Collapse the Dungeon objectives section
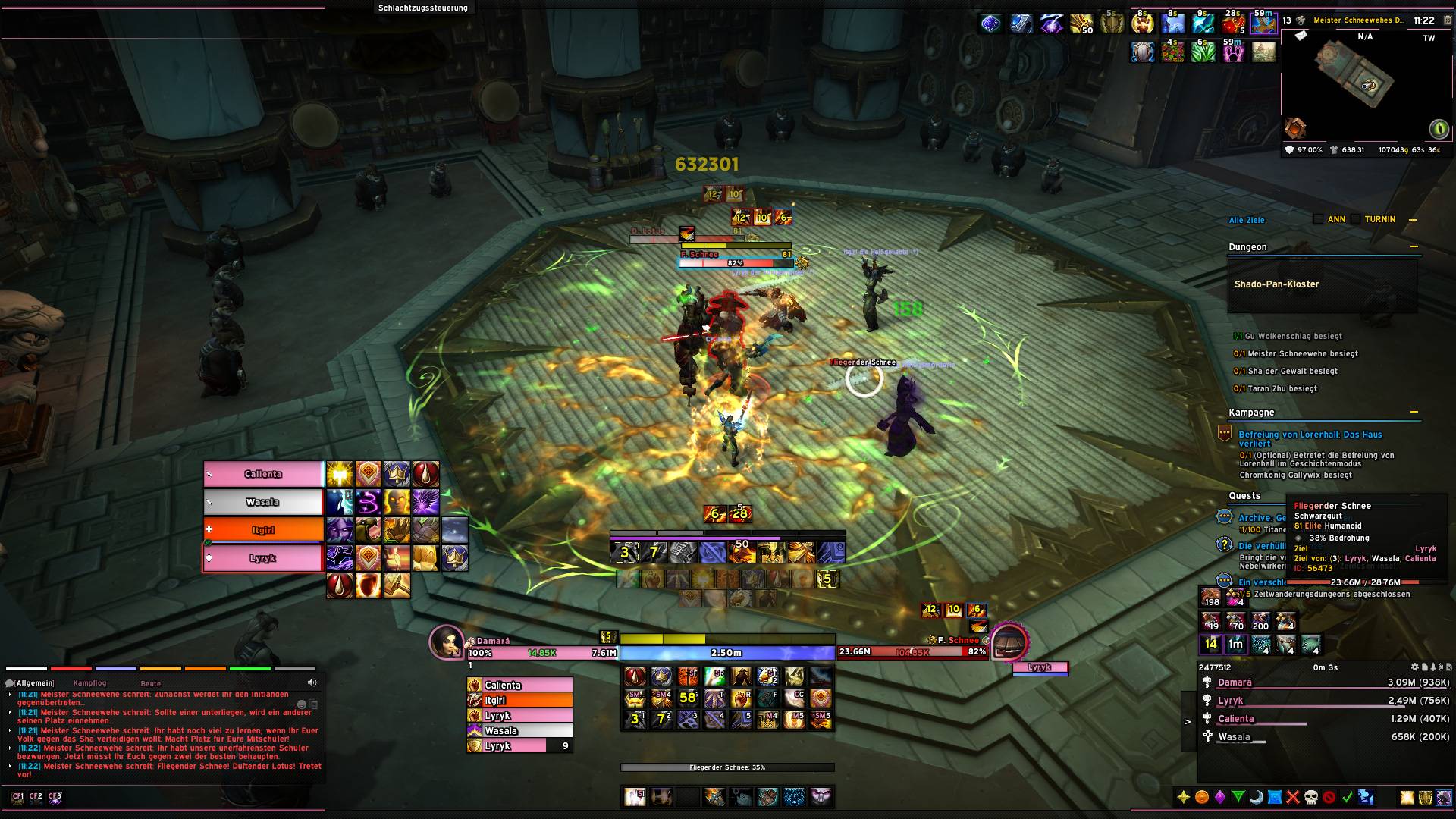This screenshot has width=1456, height=819. [x=1414, y=246]
